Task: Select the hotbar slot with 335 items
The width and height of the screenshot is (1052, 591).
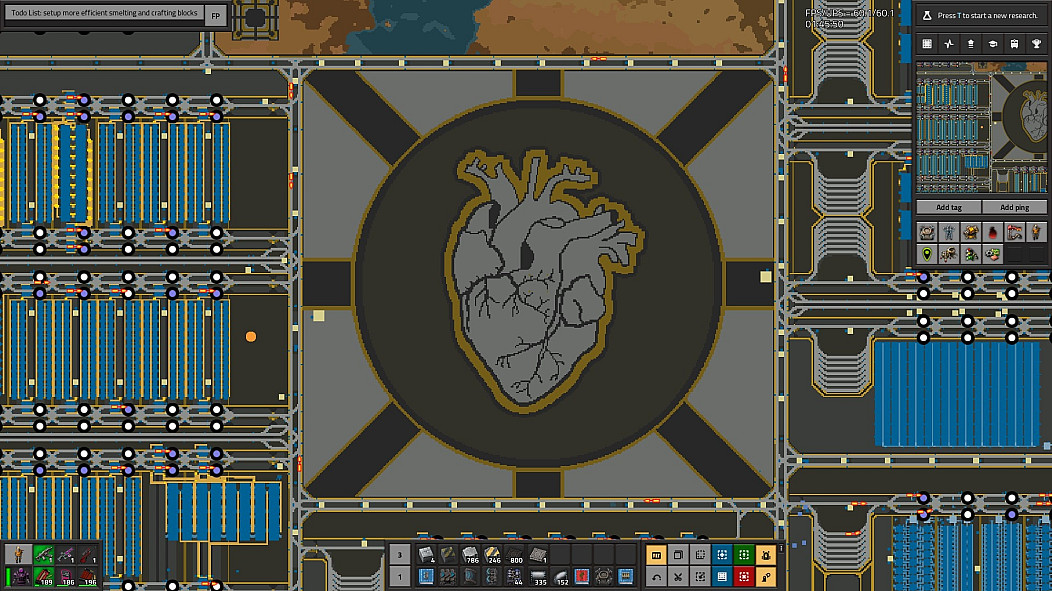Action: click(537, 577)
